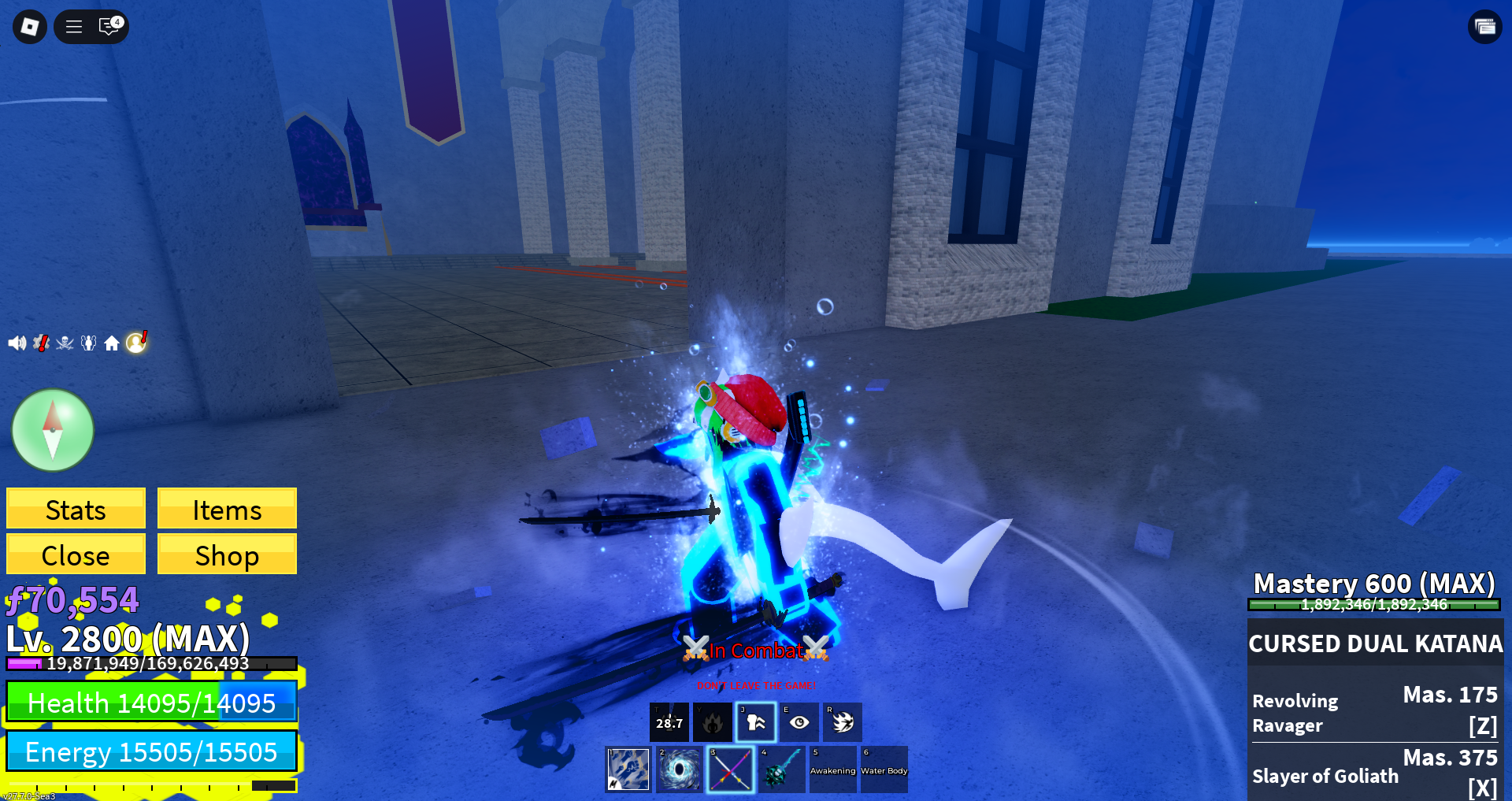Open the Shop
The height and width of the screenshot is (801, 1512).
(227, 554)
